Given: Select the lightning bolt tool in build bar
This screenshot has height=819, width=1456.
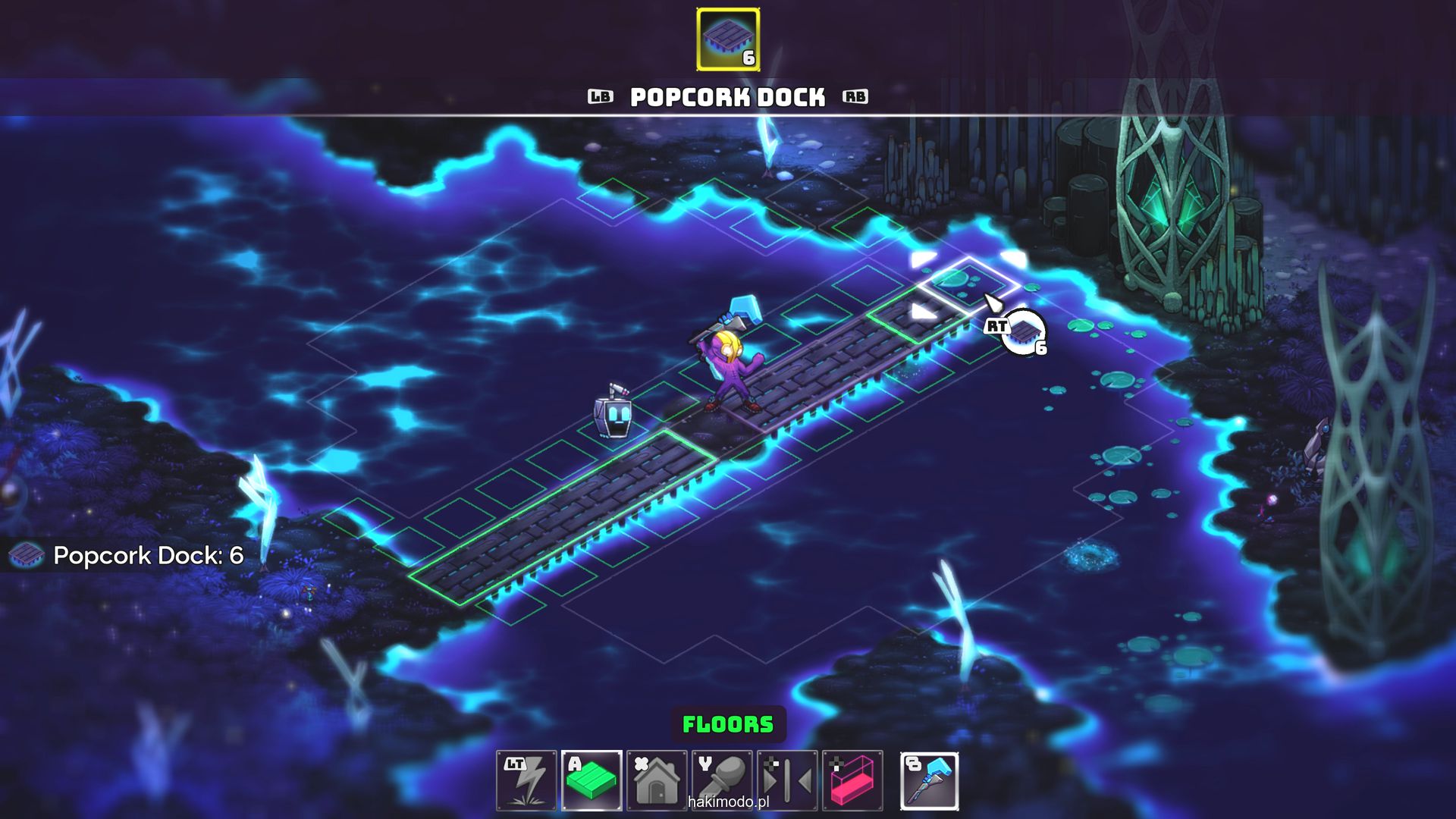Looking at the screenshot, I should click(x=526, y=780).
